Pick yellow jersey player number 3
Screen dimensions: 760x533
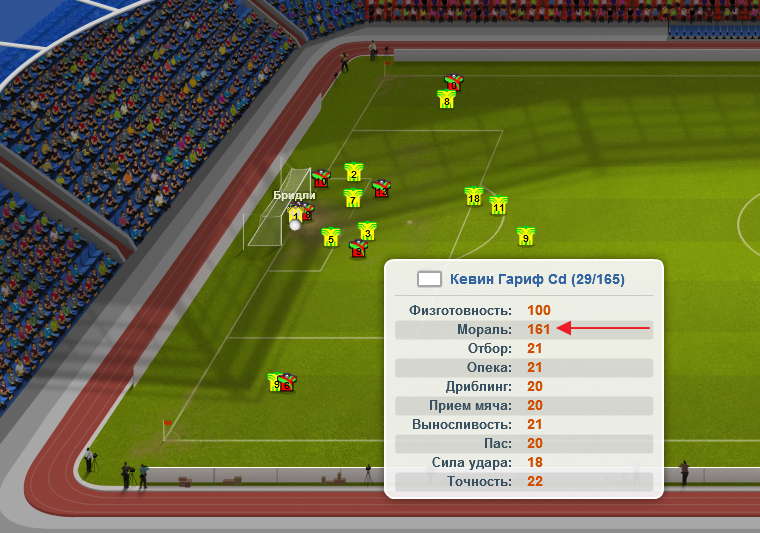367,231
